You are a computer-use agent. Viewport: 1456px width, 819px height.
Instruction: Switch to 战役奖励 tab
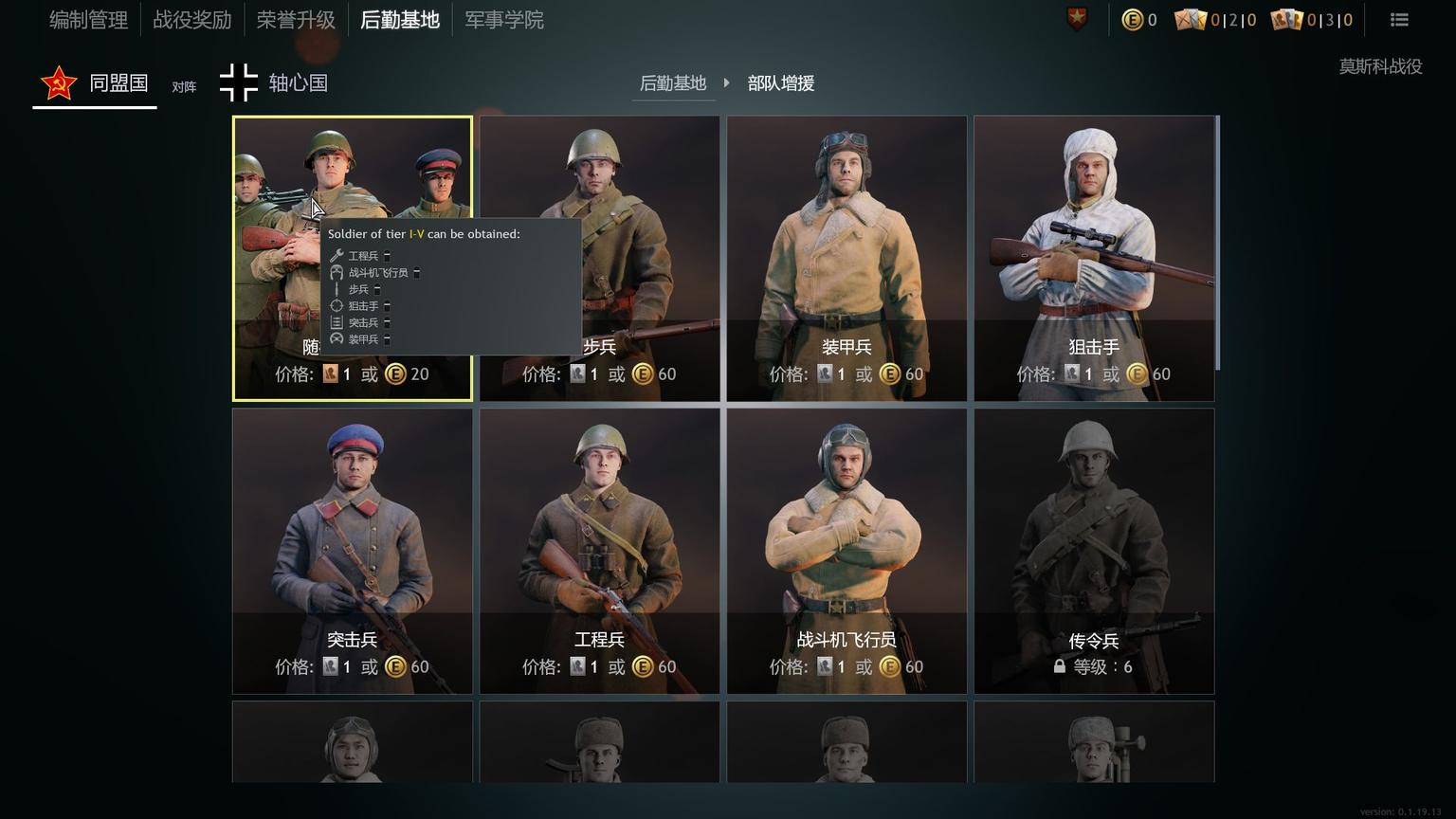point(192,20)
